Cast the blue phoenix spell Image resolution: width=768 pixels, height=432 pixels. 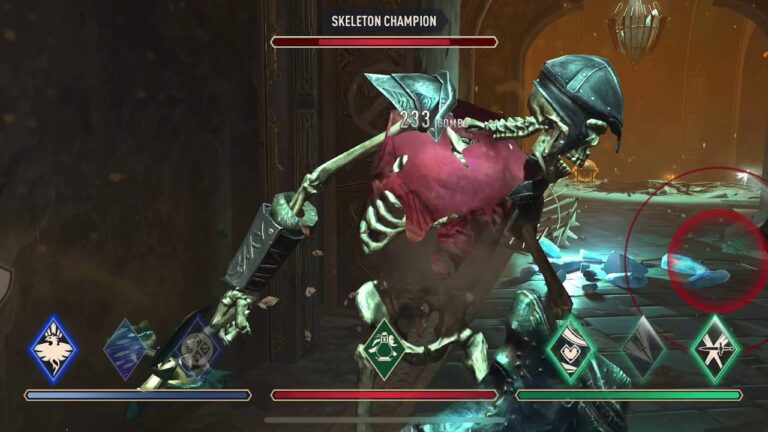[53, 349]
